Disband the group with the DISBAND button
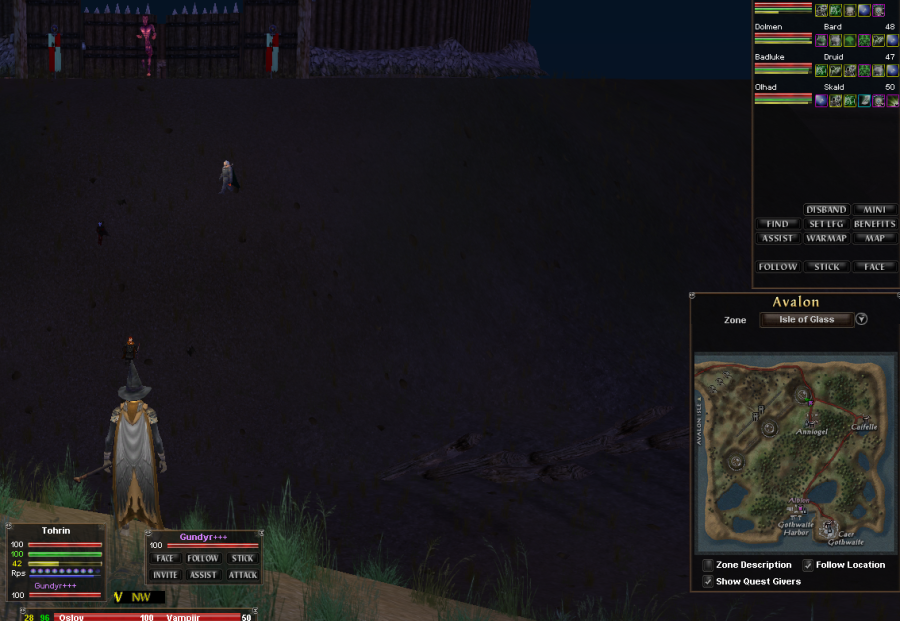The height and width of the screenshot is (621, 900). pyautogui.click(x=826, y=210)
